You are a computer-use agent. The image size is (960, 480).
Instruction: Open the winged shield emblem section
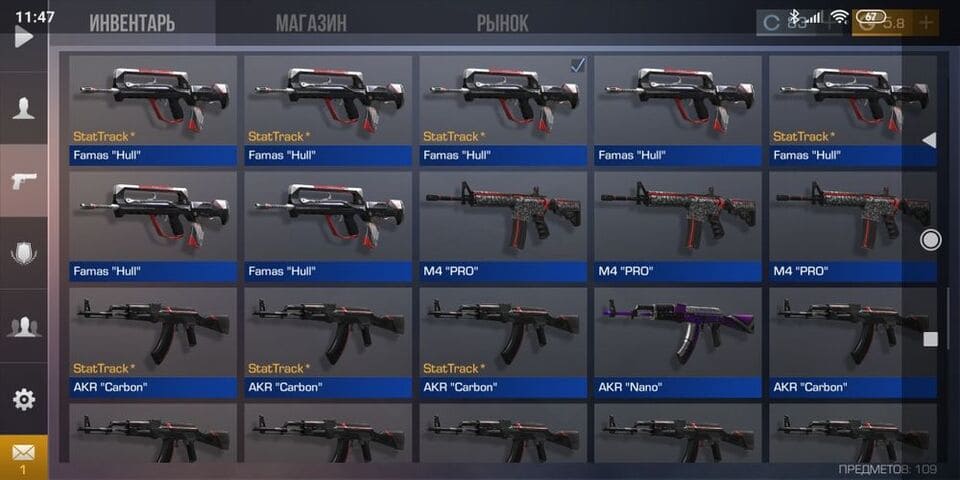point(23,253)
